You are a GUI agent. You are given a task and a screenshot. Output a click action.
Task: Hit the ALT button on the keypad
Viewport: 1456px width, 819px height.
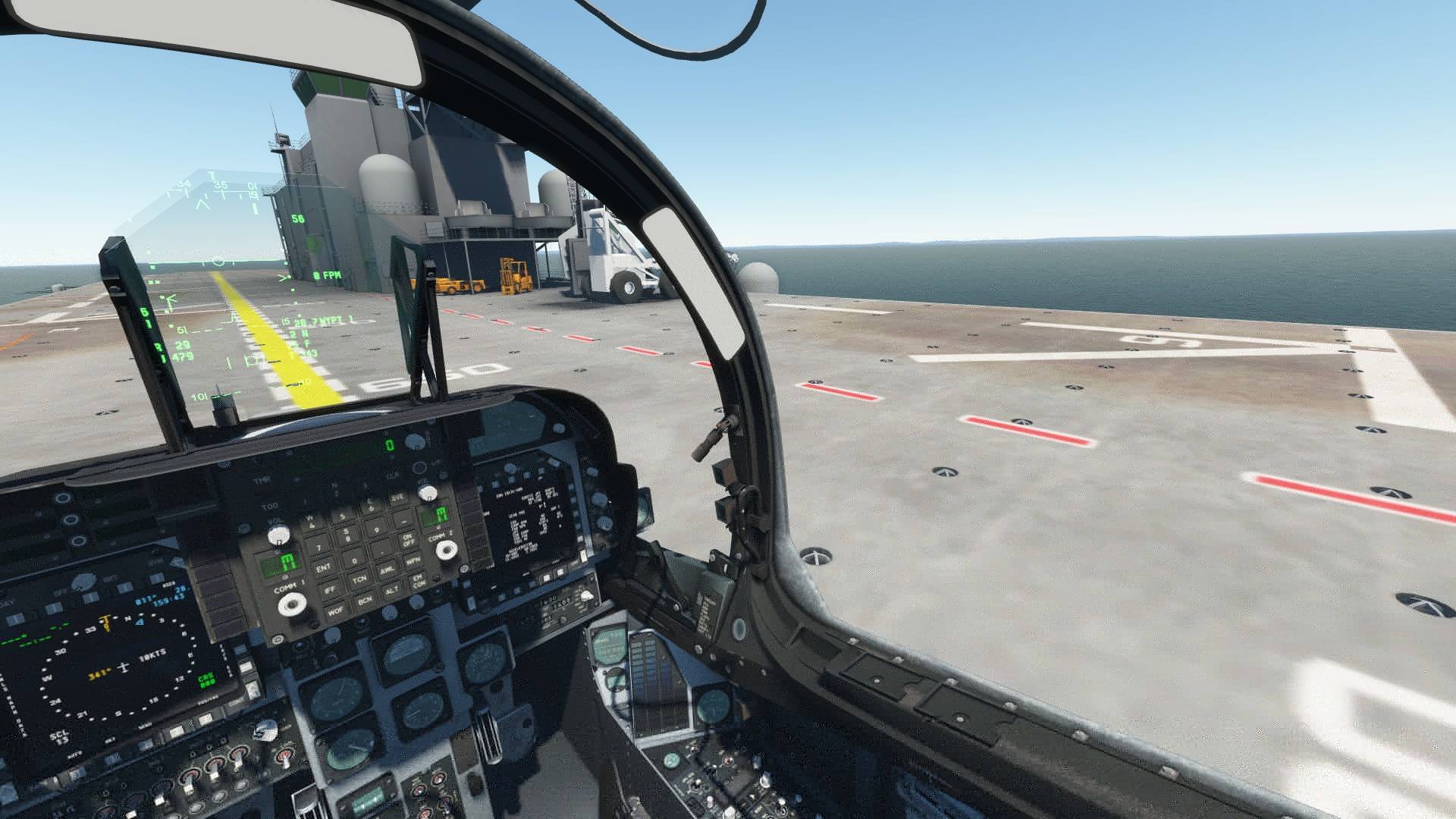(x=392, y=590)
